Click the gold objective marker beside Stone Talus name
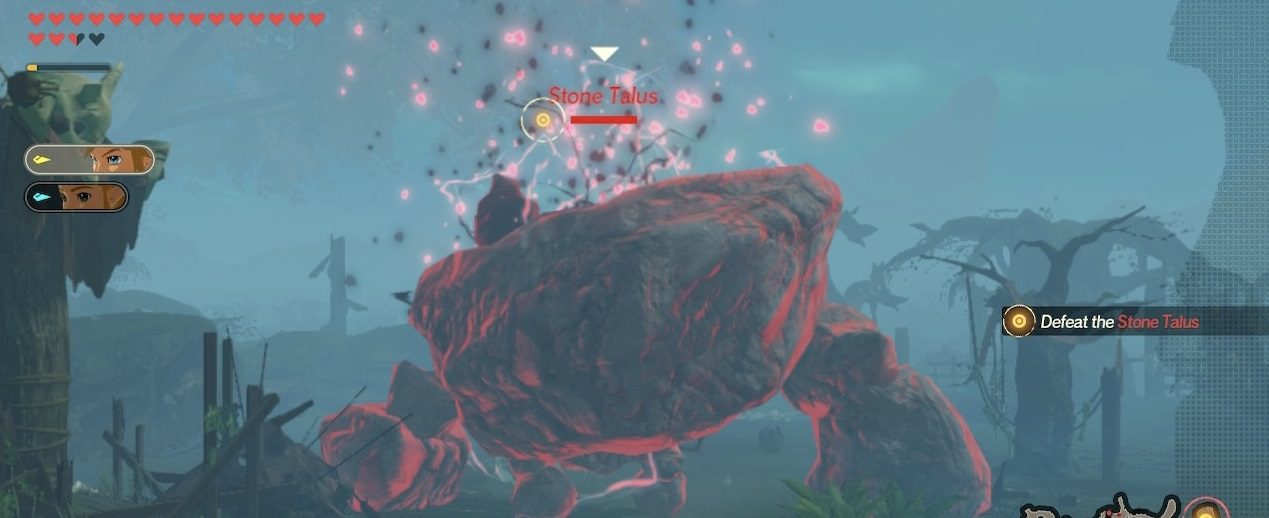This screenshot has height=518, width=1269. click(543, 120)
